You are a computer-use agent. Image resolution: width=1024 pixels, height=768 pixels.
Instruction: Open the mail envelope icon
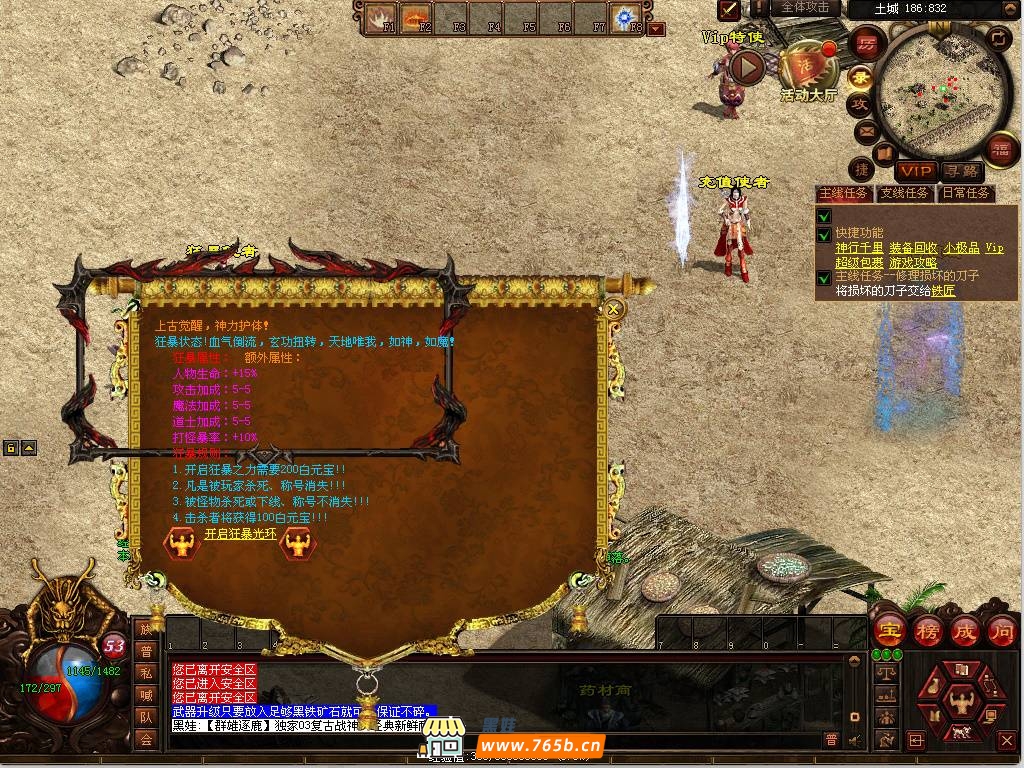pos(865,131)
